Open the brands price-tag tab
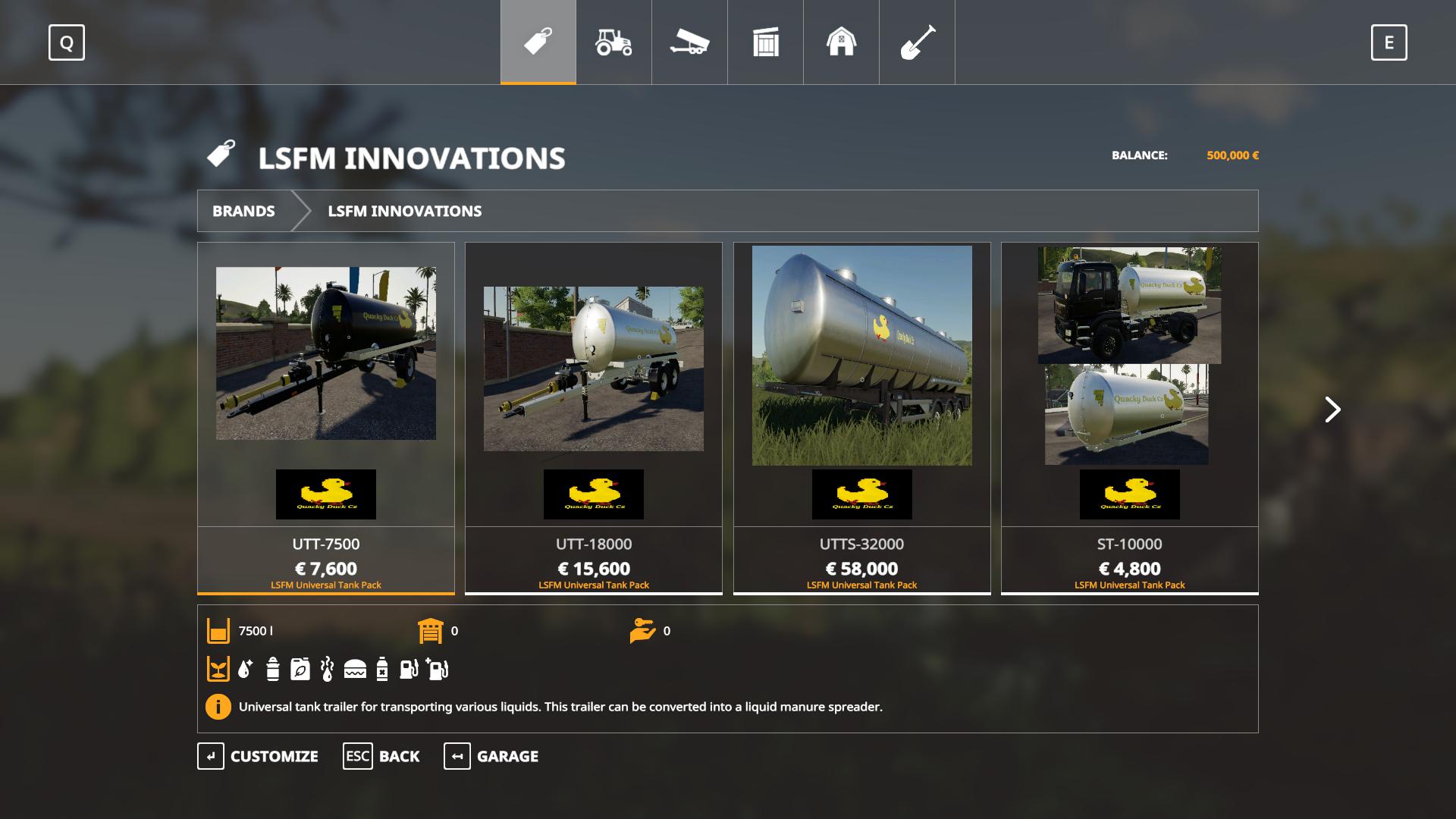Viewport: 1456px width, 819px height. [x=538, y=42]
